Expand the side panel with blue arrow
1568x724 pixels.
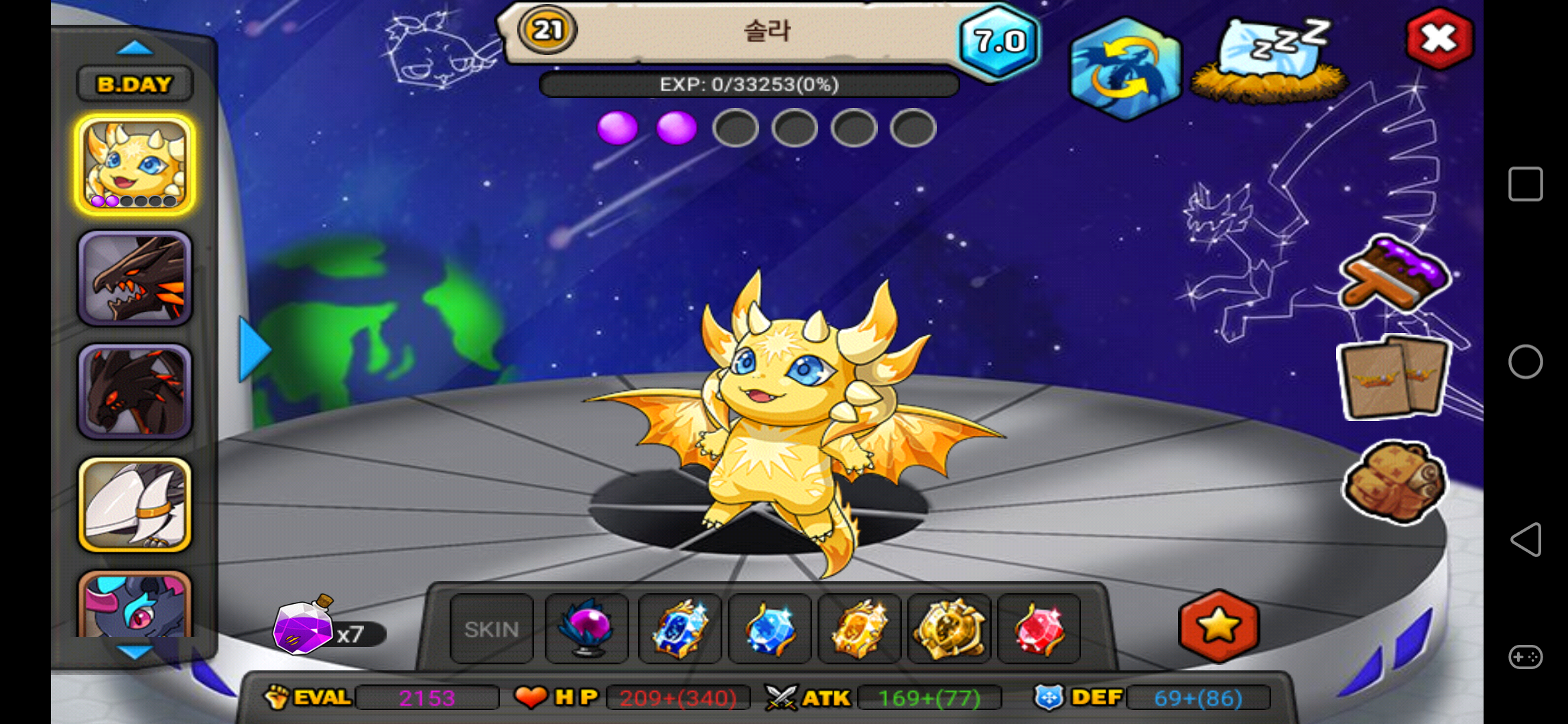click(254, 349)
